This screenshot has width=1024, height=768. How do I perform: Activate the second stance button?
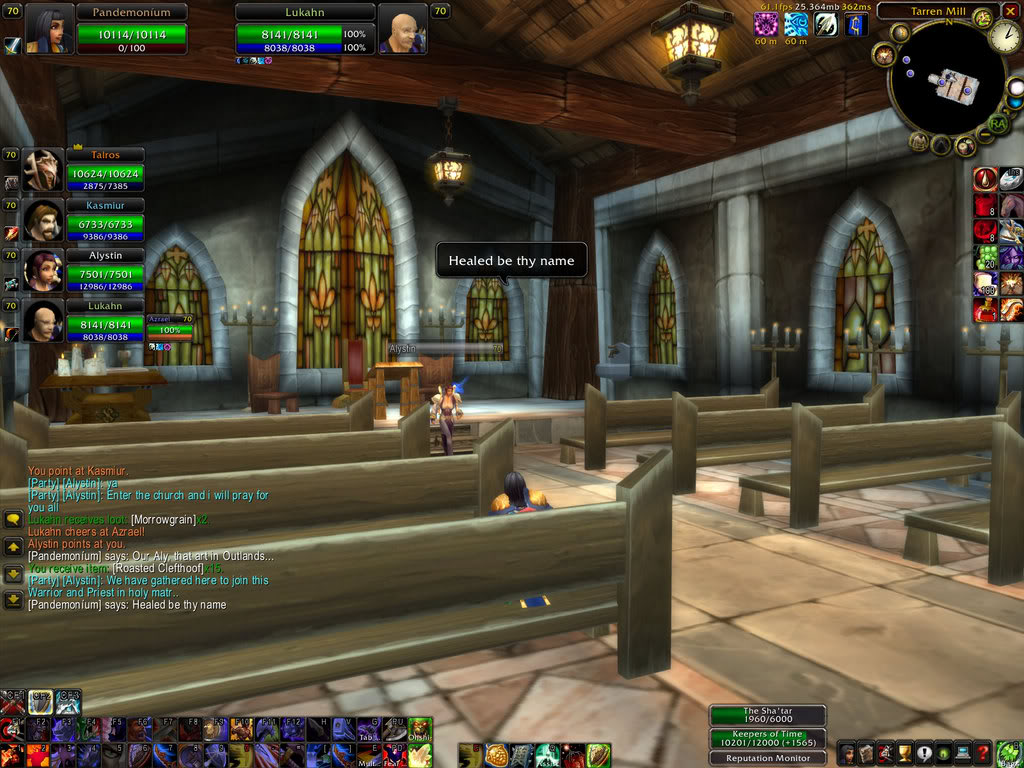[41, 701]
